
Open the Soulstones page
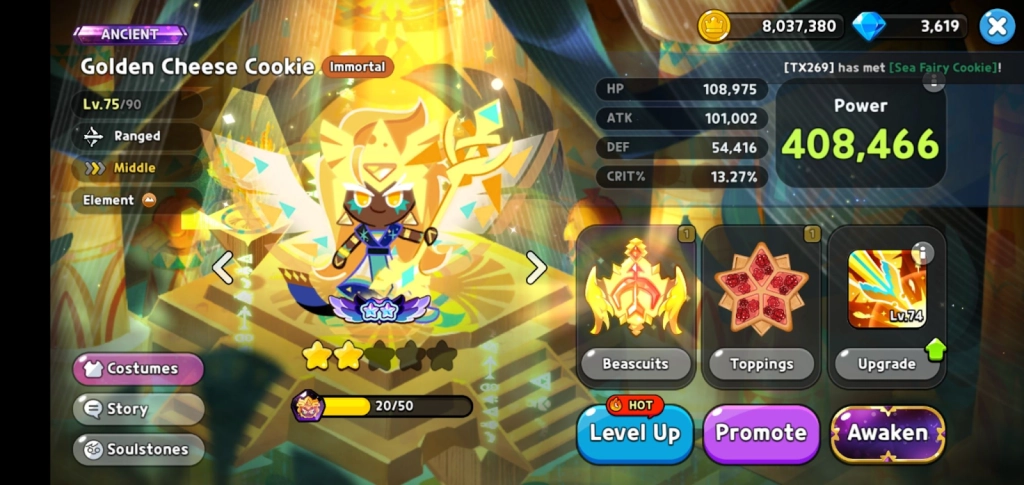pos(138,449)
